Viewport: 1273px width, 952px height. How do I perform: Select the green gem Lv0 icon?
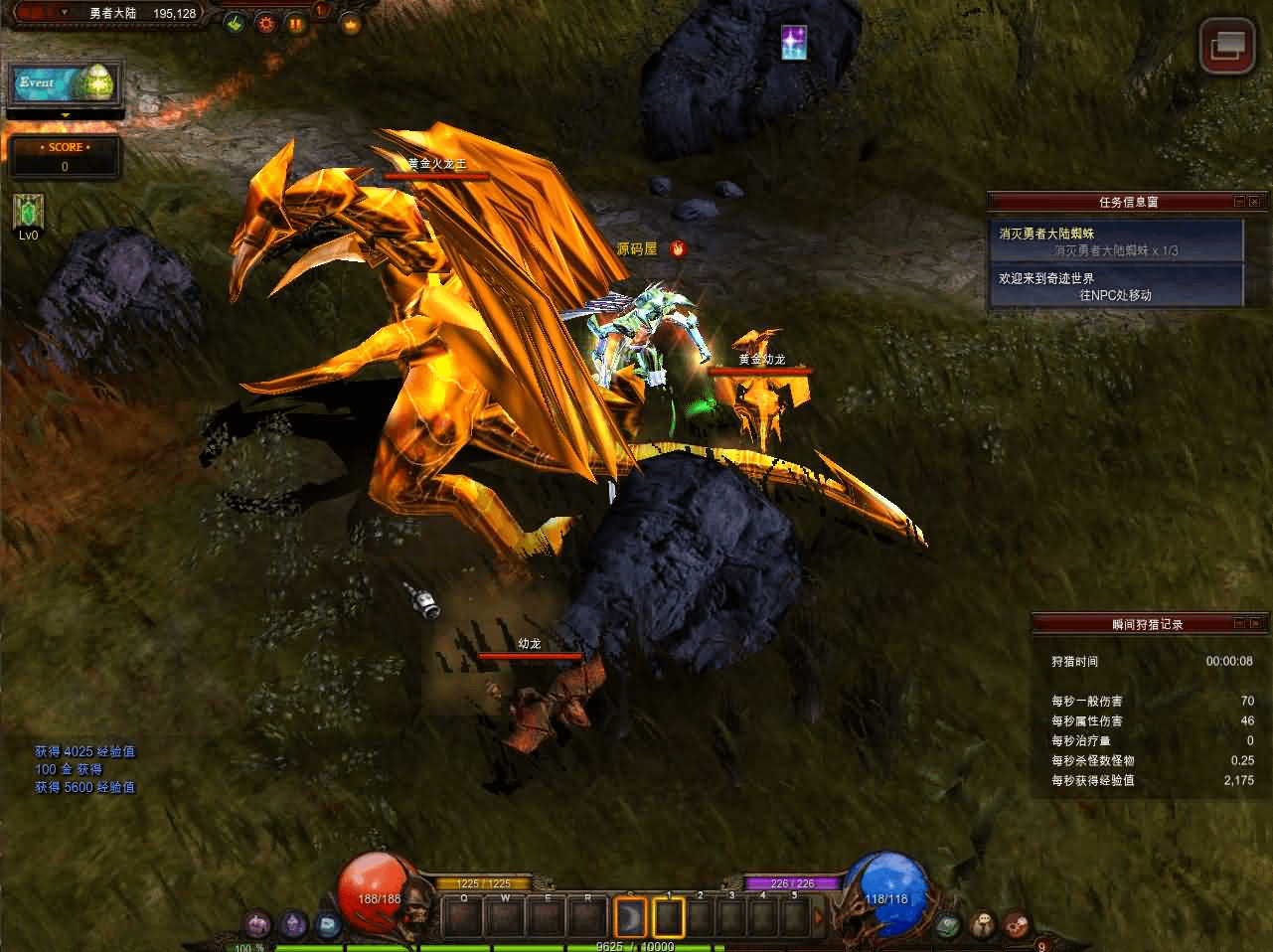pyautogui.click(x=28, y=212)
